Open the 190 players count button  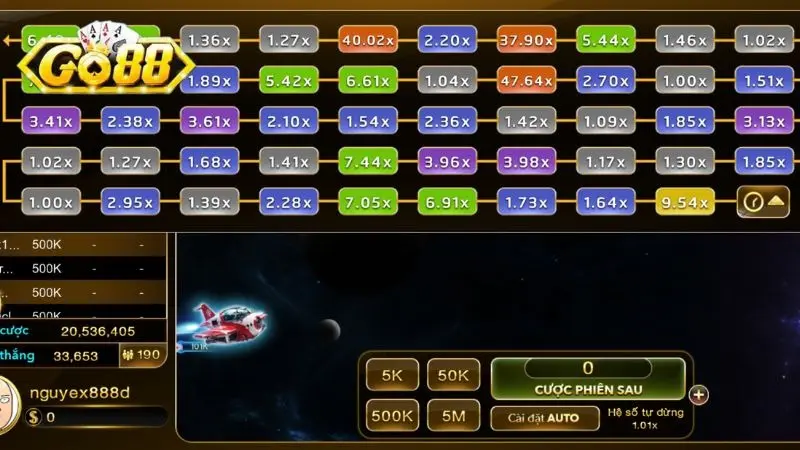[x=141, y=354]
